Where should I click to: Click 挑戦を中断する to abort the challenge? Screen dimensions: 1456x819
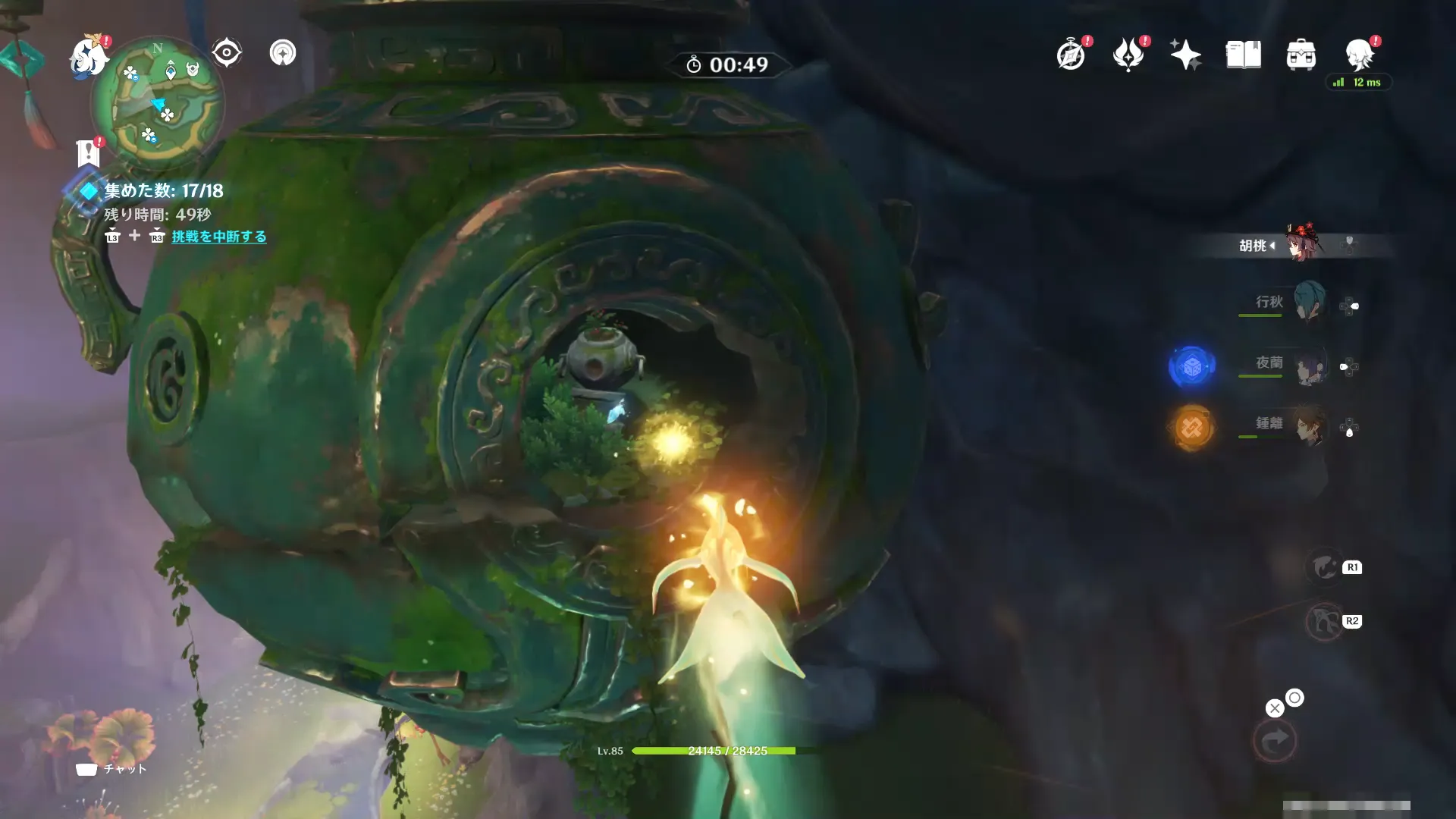point(218,237)
